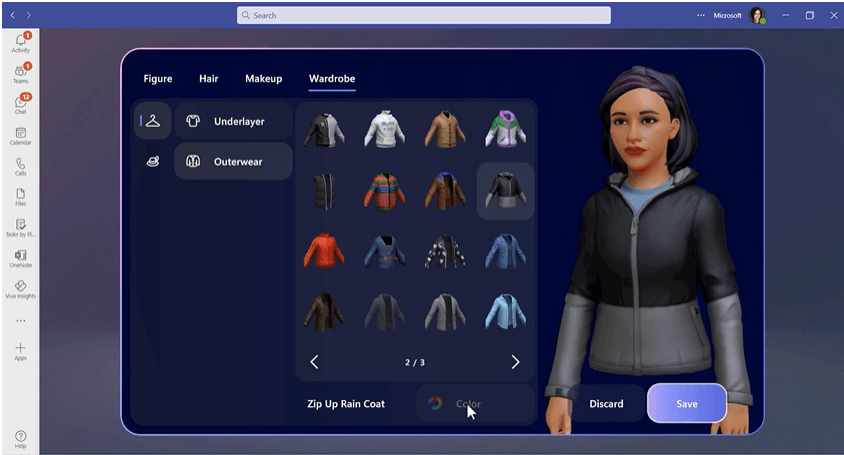The image size is (844, 455).
Task: Choose the tan brown jacket
Action: pyautogui.click(x=444, y=128)
